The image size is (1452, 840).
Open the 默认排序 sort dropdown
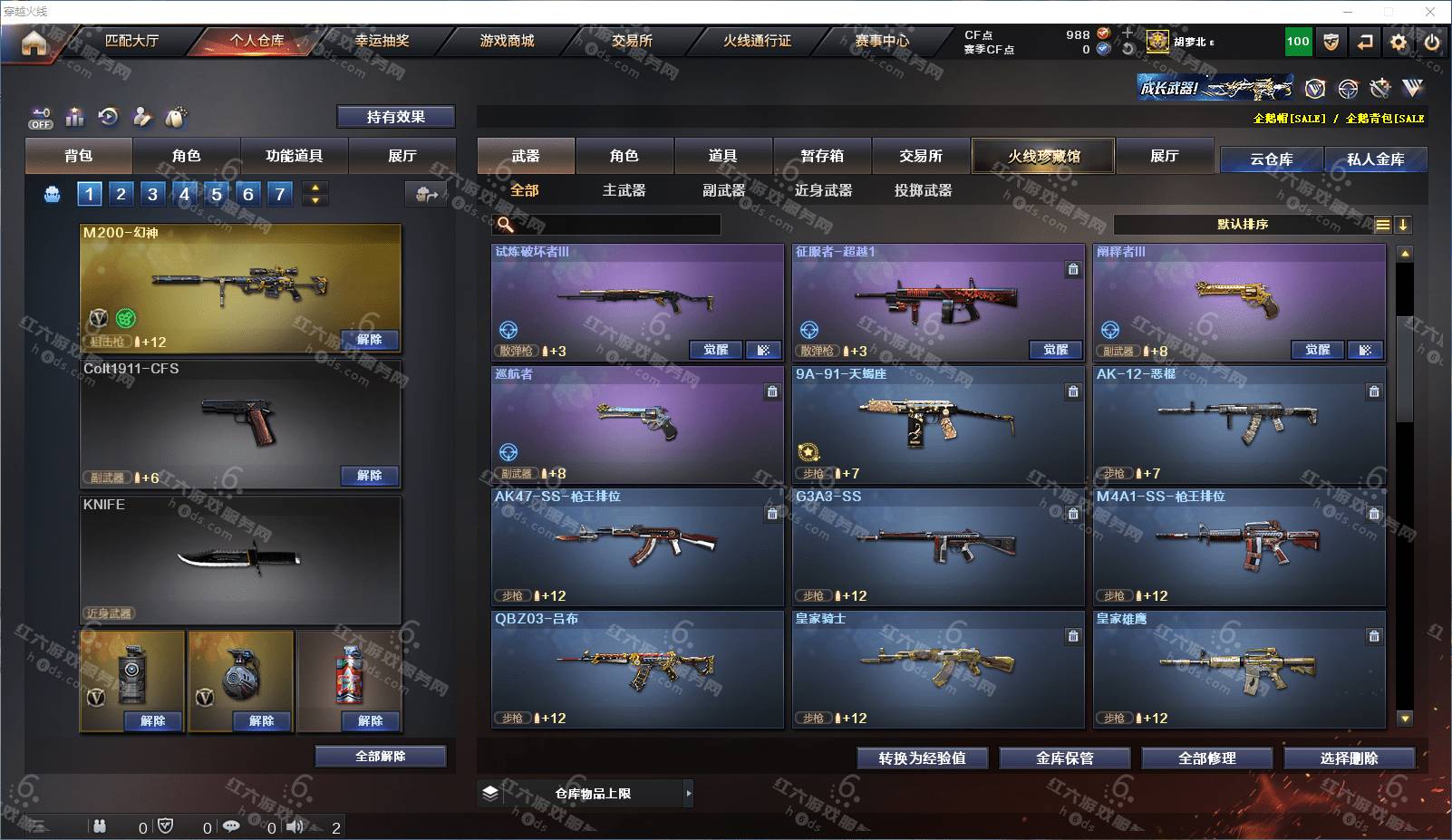(1243, 225)
